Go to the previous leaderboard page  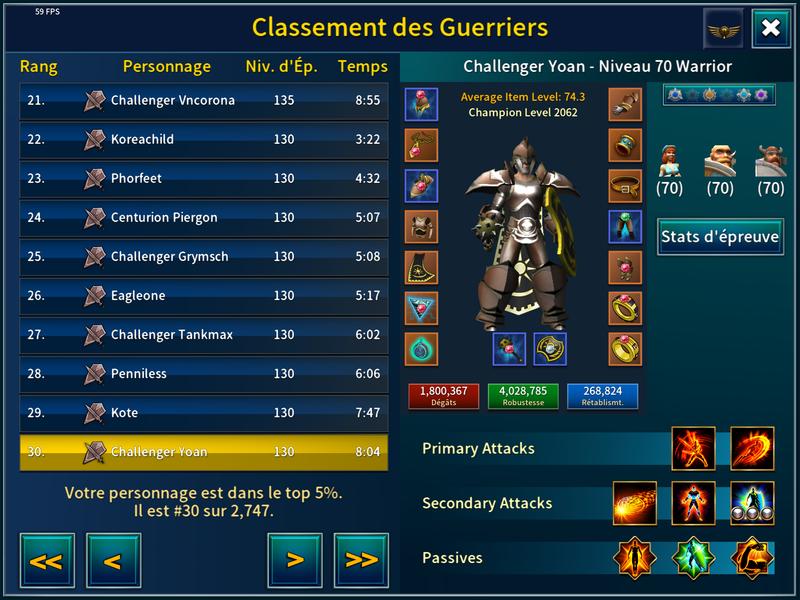coord(113,561)
